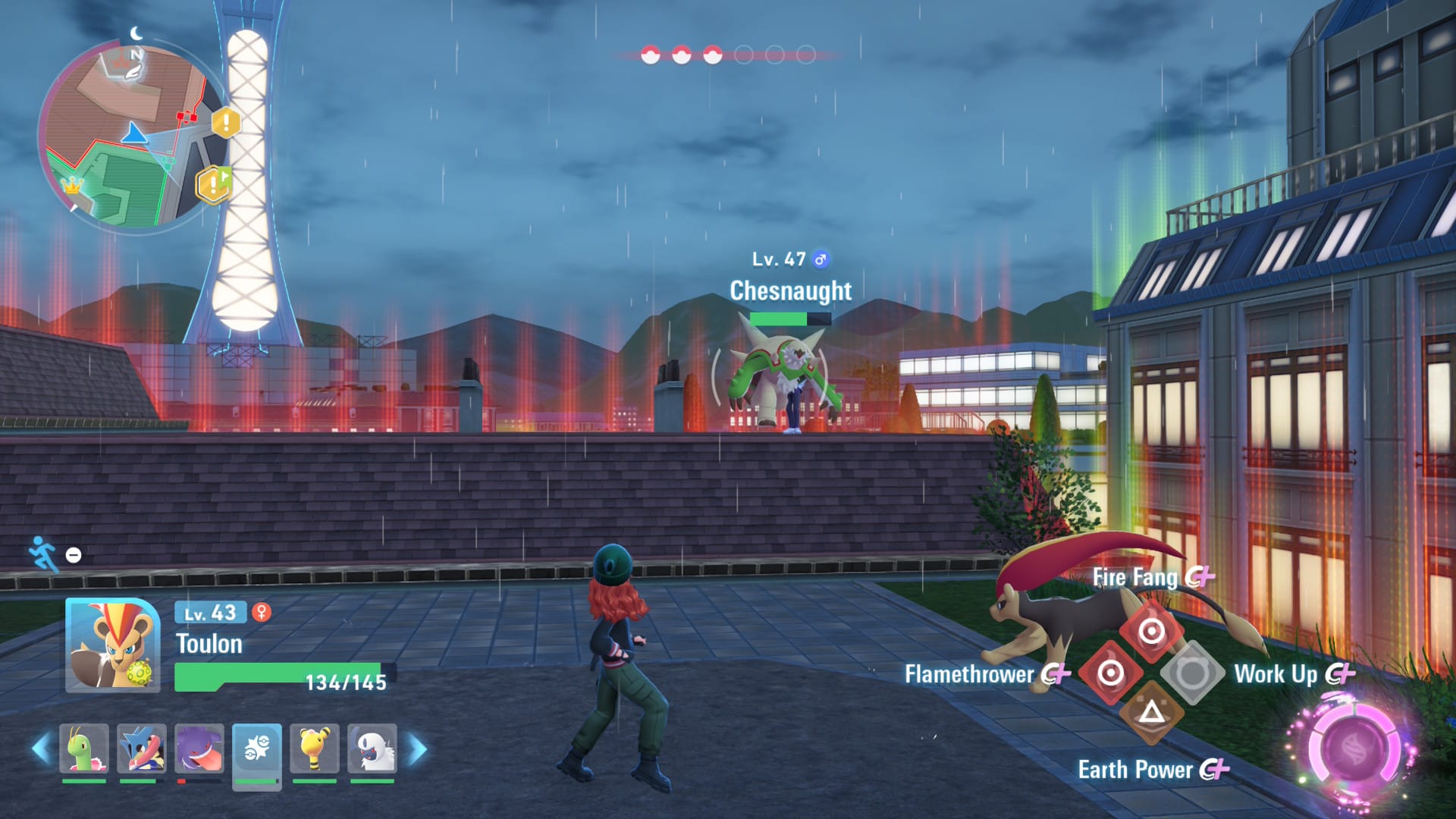Viewport: 1456px width, 819px height.
Task: Click the north compass indicator on the minimap
Action: (136, 55)
